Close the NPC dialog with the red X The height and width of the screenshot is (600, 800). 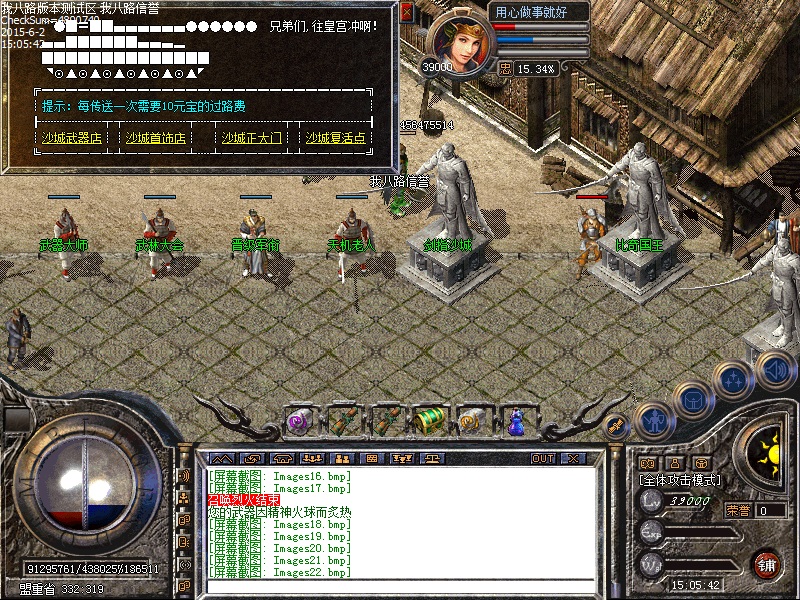point(406,12)
